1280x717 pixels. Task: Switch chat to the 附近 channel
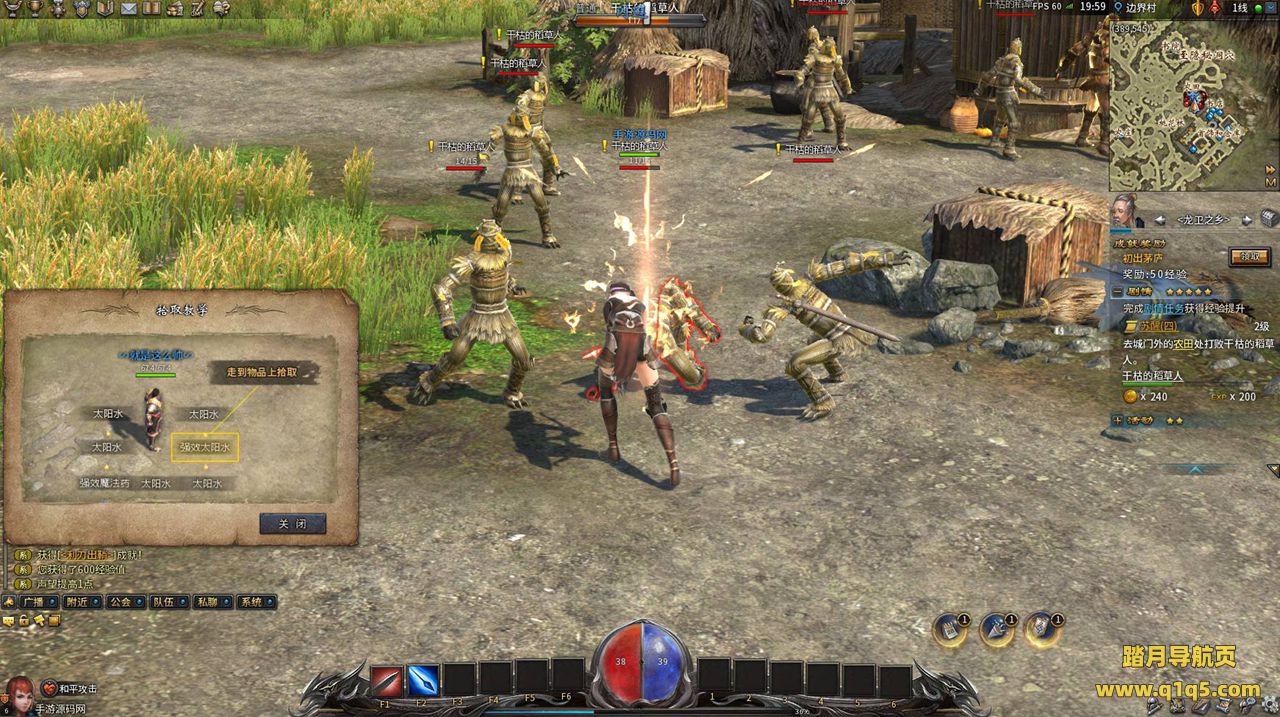77,602
